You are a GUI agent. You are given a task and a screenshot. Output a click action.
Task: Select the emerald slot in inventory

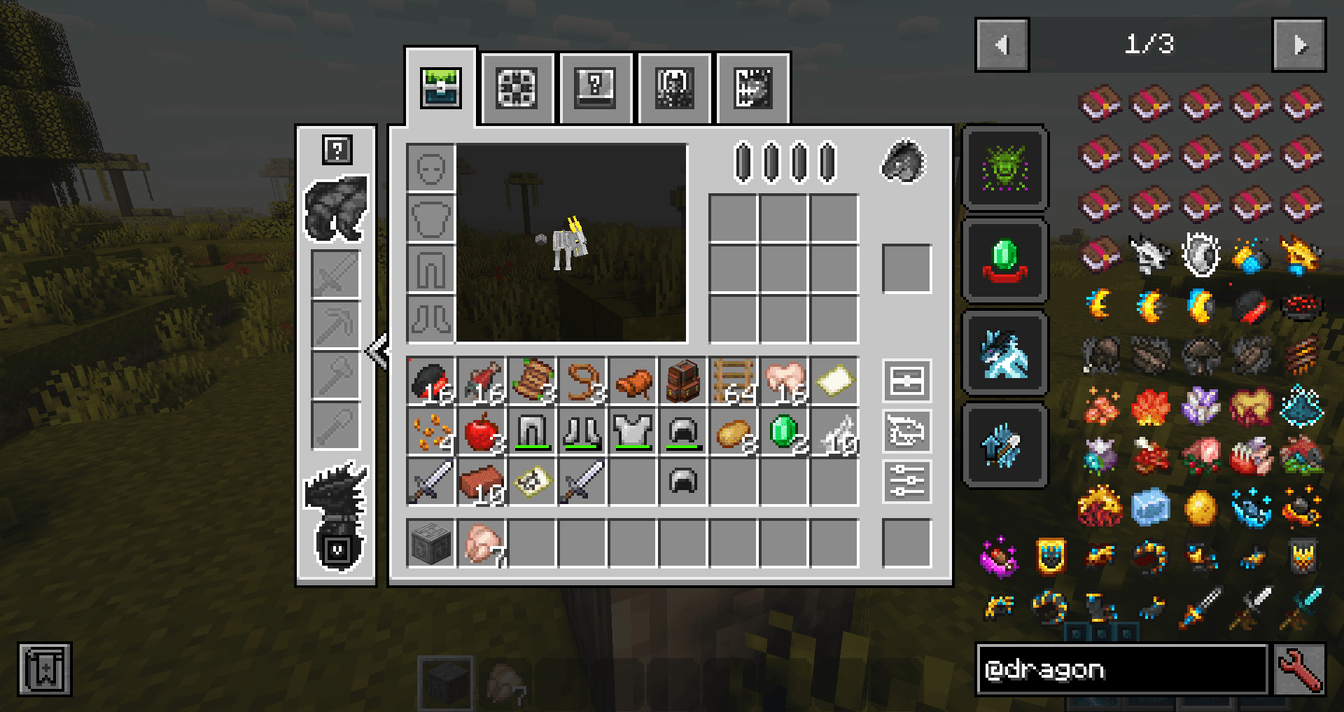(784, 433)
